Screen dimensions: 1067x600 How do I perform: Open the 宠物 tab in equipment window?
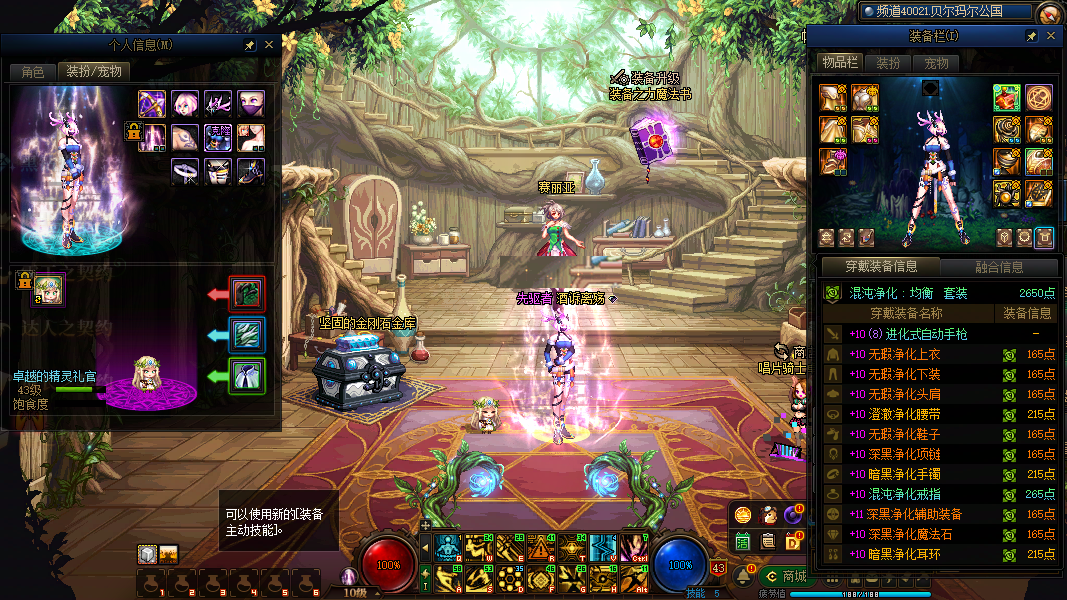936,63
